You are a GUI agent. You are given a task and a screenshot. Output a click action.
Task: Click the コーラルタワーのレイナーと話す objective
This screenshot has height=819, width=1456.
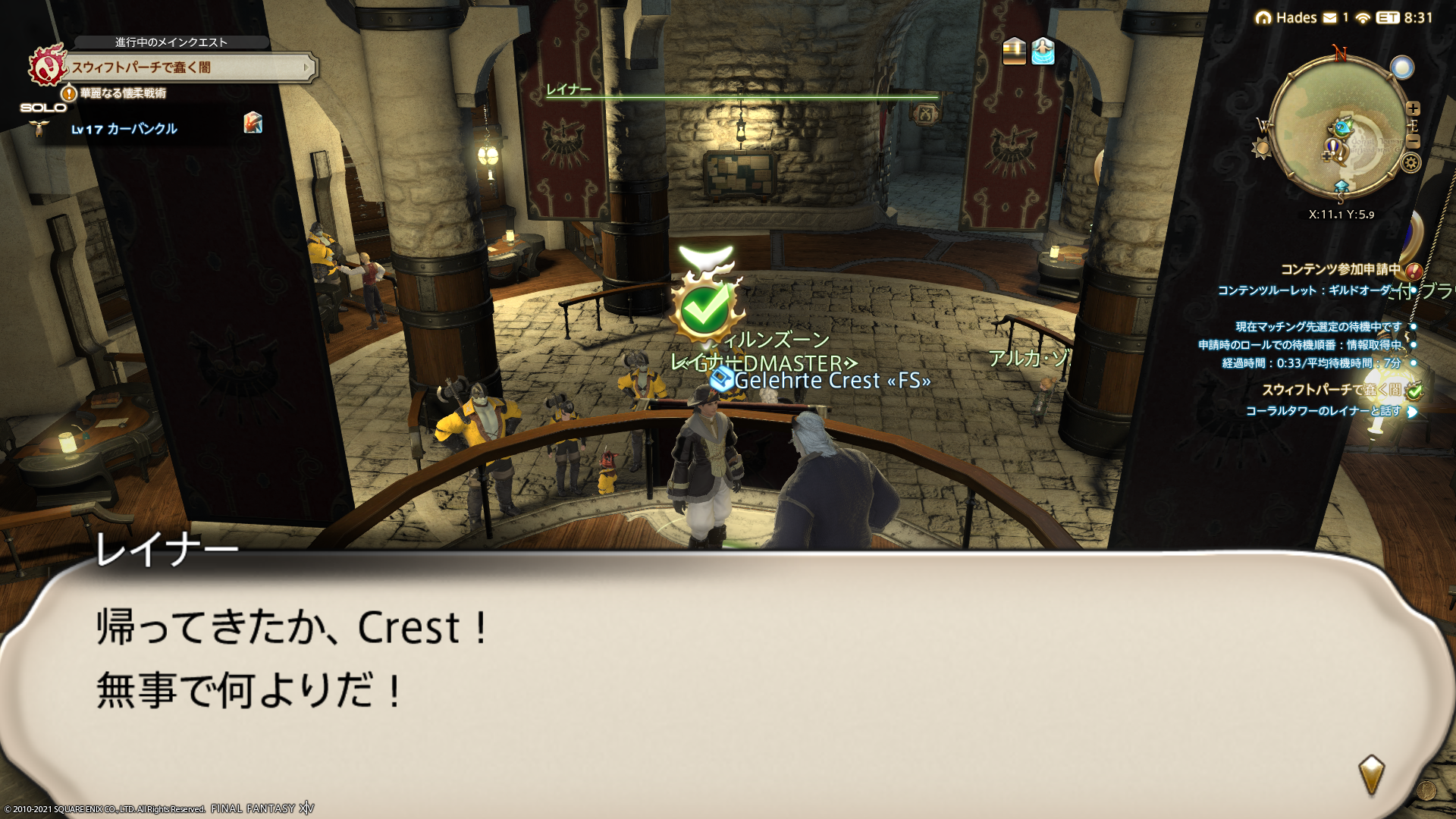[x=1323, y=411]
